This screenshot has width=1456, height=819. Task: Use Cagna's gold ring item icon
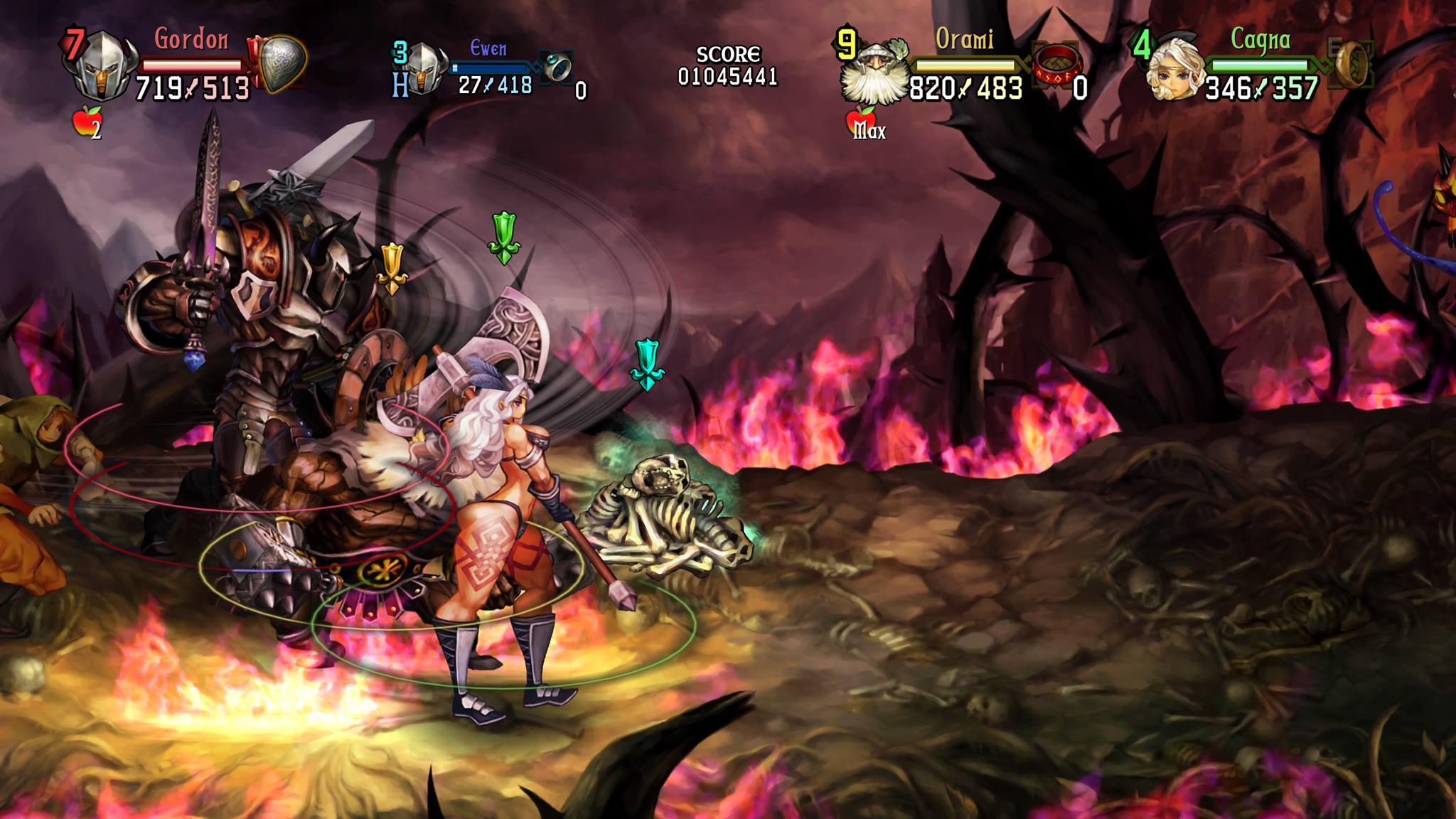1354,64
